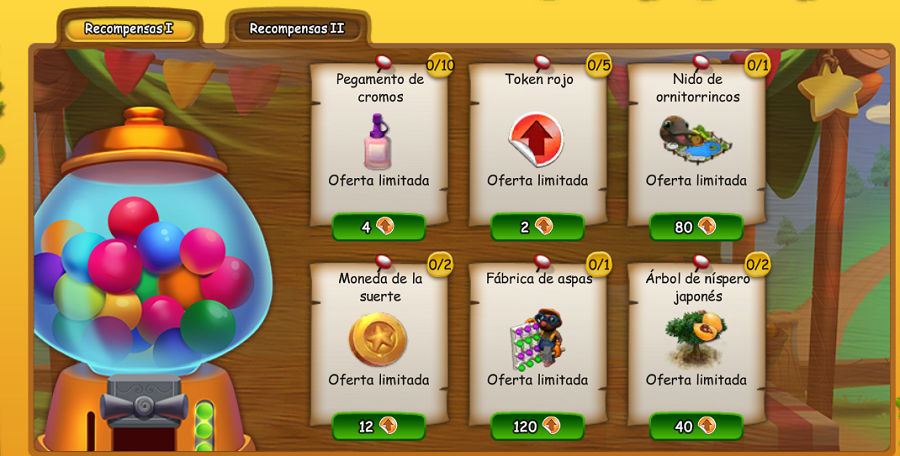The height and width of the screenshot is (456, 900).
Task: Select the Fábrica de aspas building image
Action: [536, 339]
